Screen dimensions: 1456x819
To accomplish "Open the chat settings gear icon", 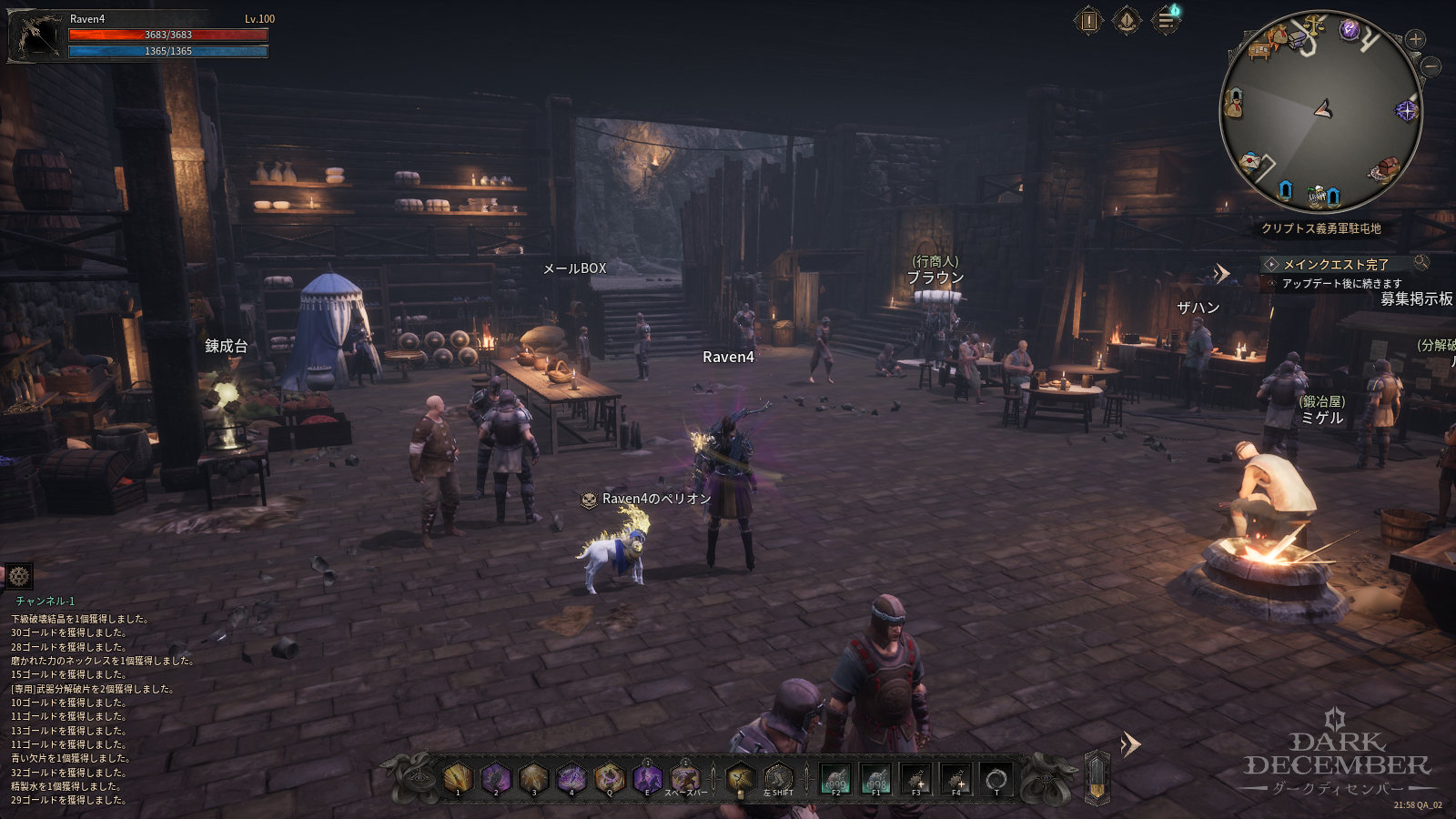I will coord(18,575).
